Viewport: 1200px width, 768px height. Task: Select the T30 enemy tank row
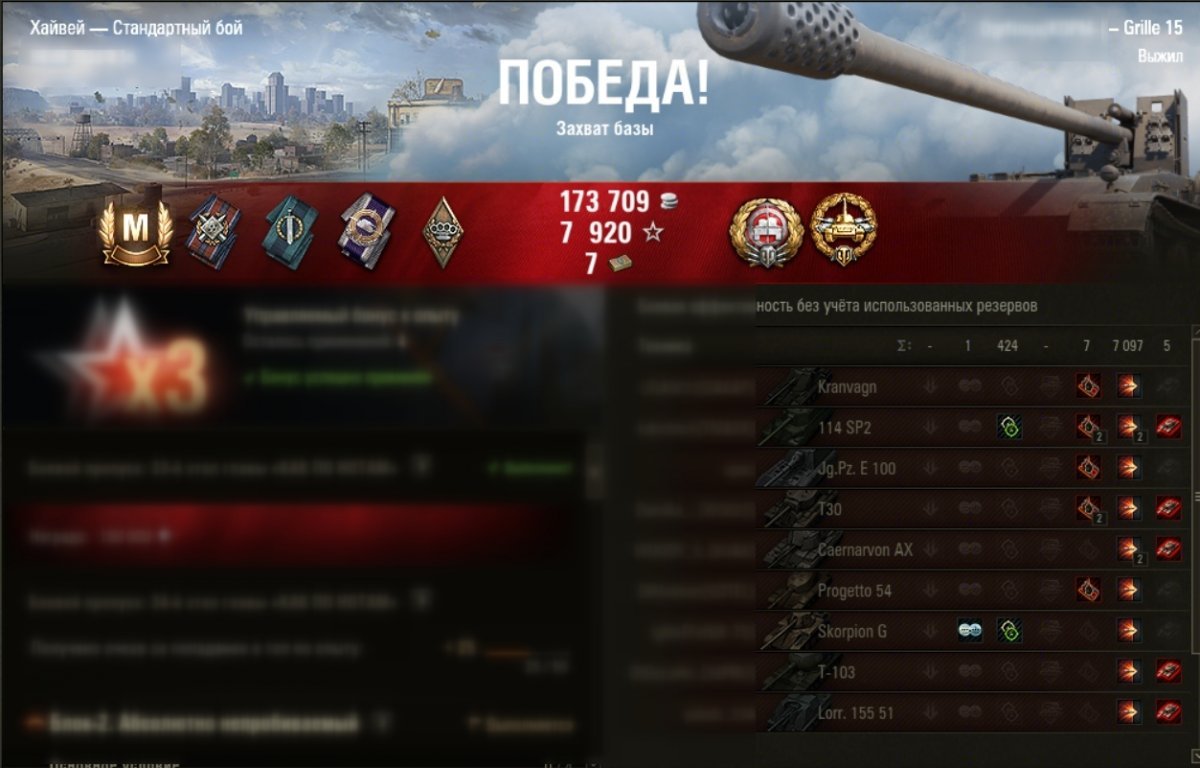click(x=831, y=509)
